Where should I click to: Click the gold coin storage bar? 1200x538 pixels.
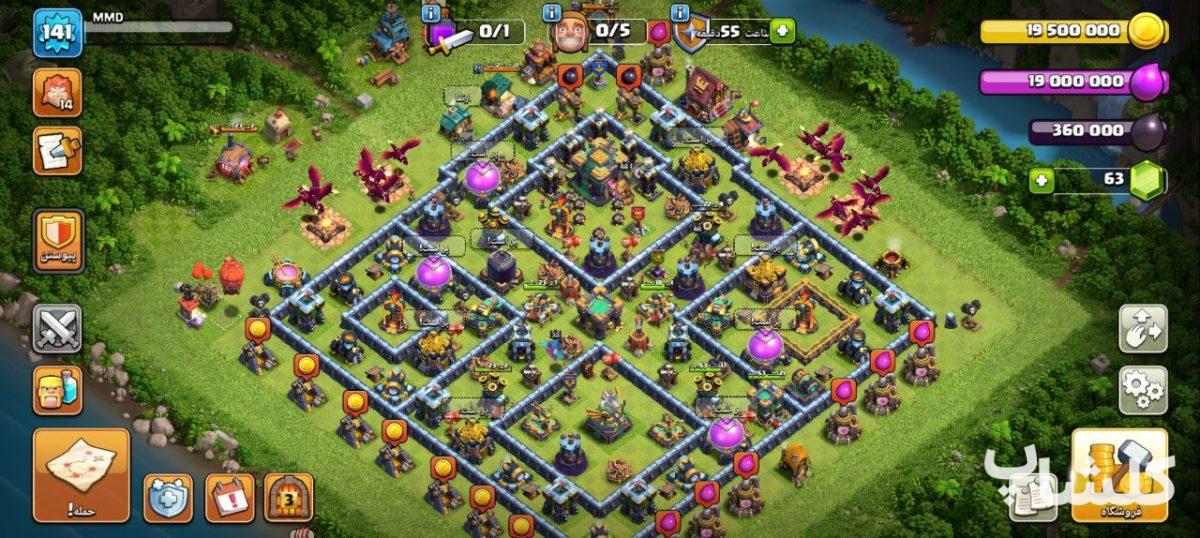(x=1070, y=32)
